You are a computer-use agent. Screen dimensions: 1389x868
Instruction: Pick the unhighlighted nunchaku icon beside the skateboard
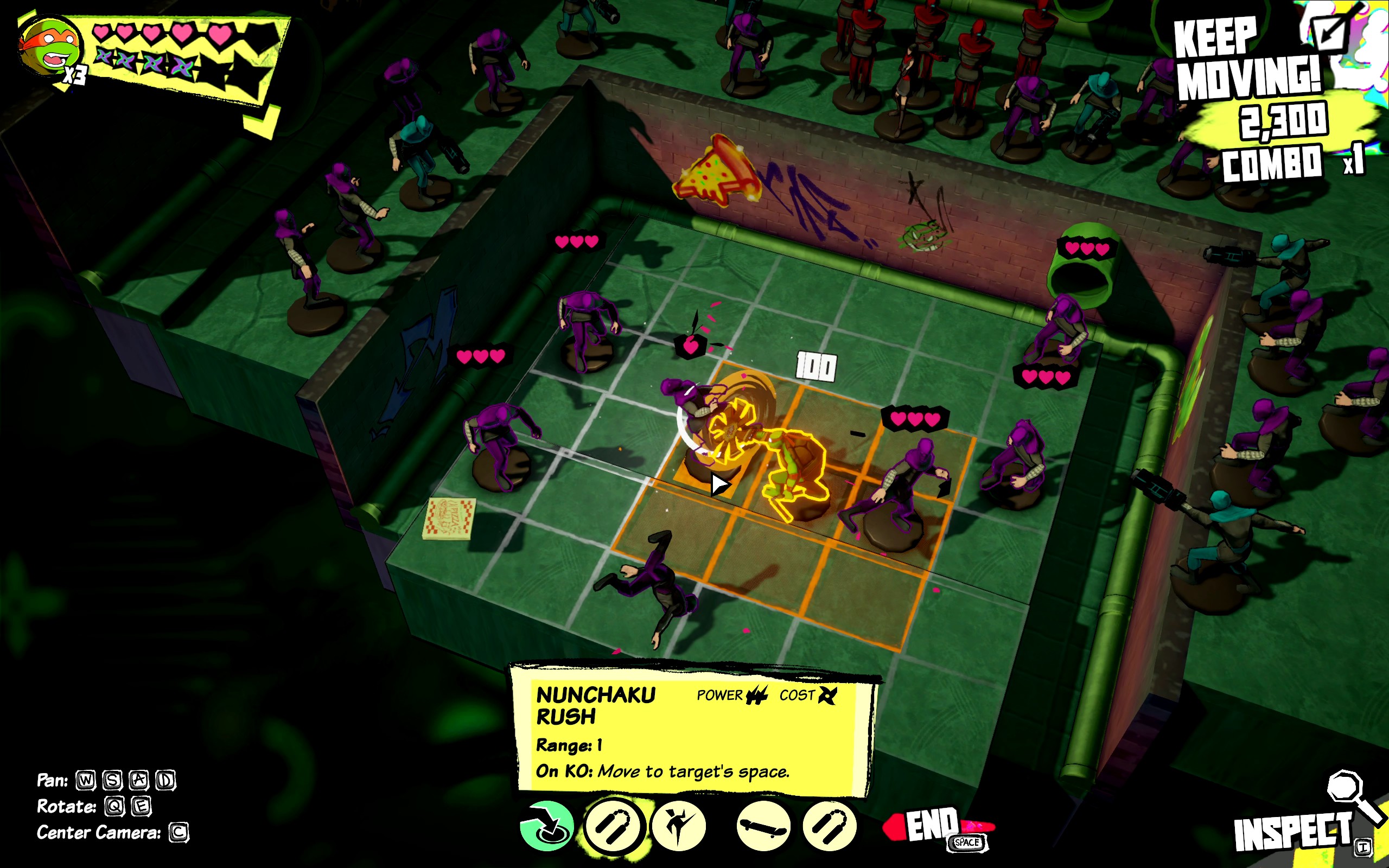point(830,827)
